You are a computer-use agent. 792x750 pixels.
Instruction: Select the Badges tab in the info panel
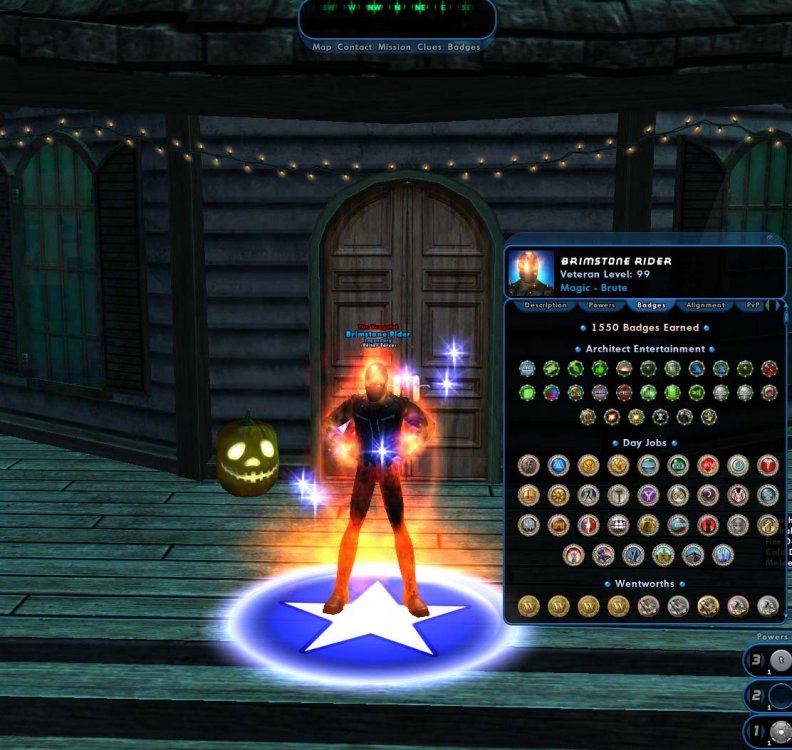click(x=651, y=305)
